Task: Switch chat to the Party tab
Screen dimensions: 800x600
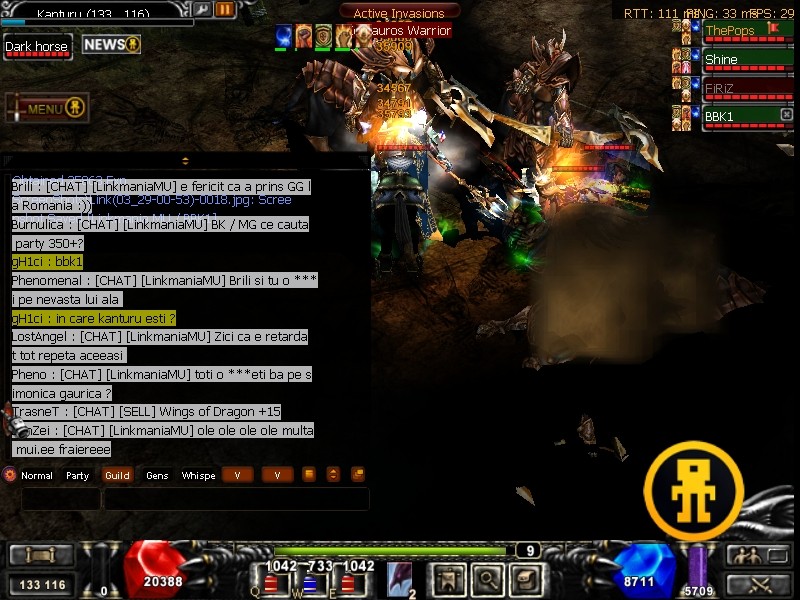Action: tap(78, 476)
